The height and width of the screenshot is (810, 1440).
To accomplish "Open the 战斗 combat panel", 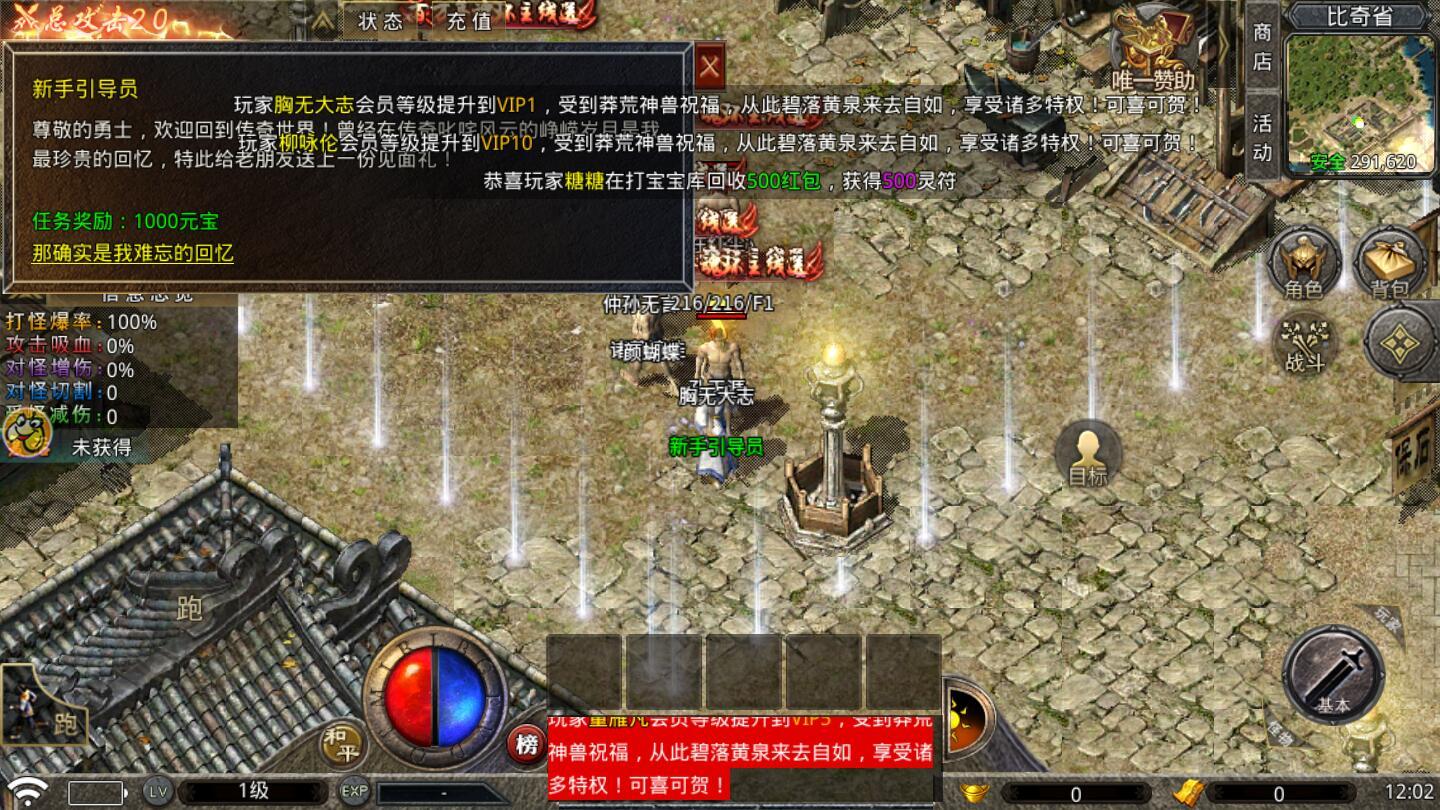I will pyautogui.click(x=1303, y=344).
